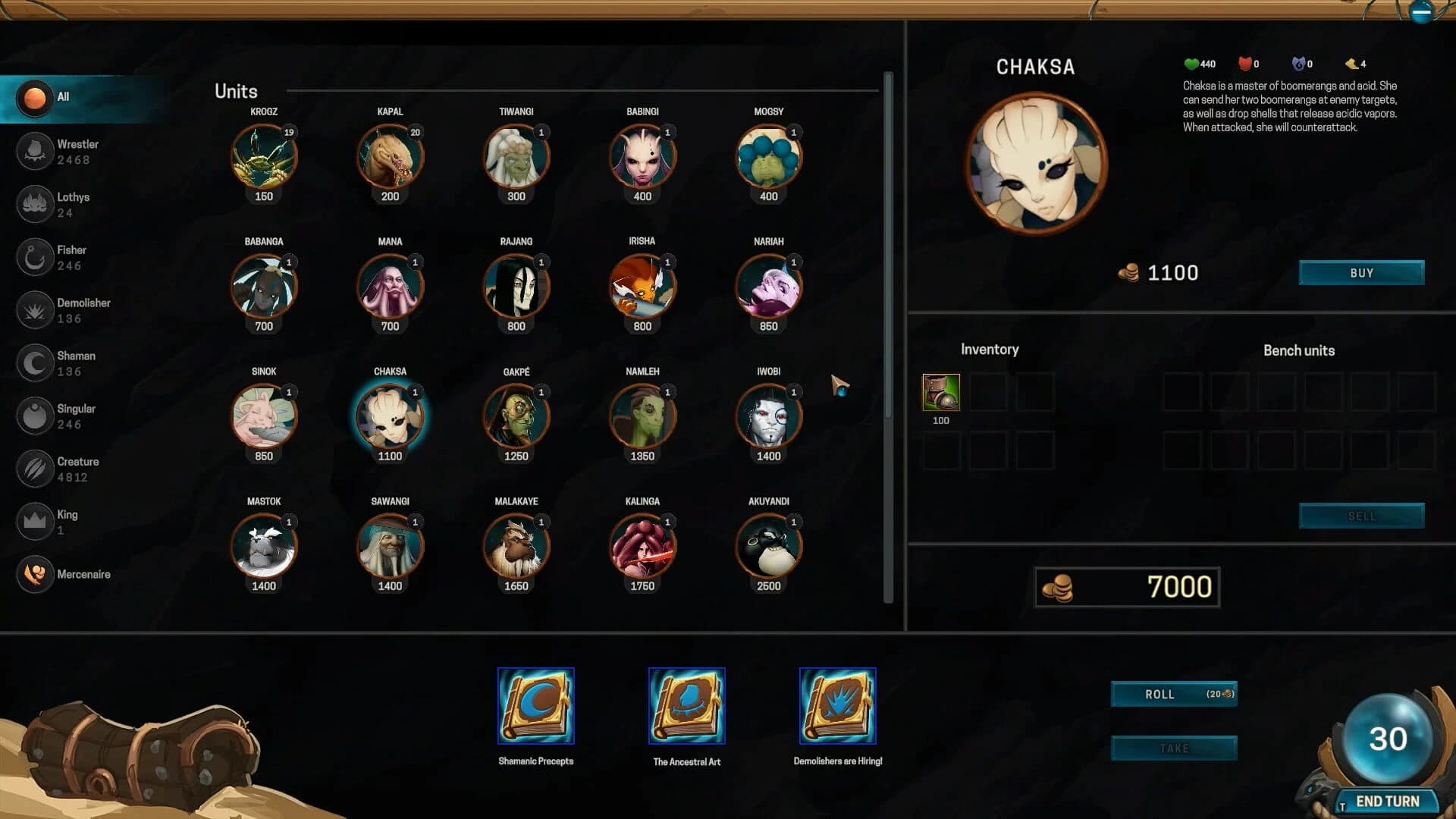Click the Mercenaire filter icon

tap(35, 574)
